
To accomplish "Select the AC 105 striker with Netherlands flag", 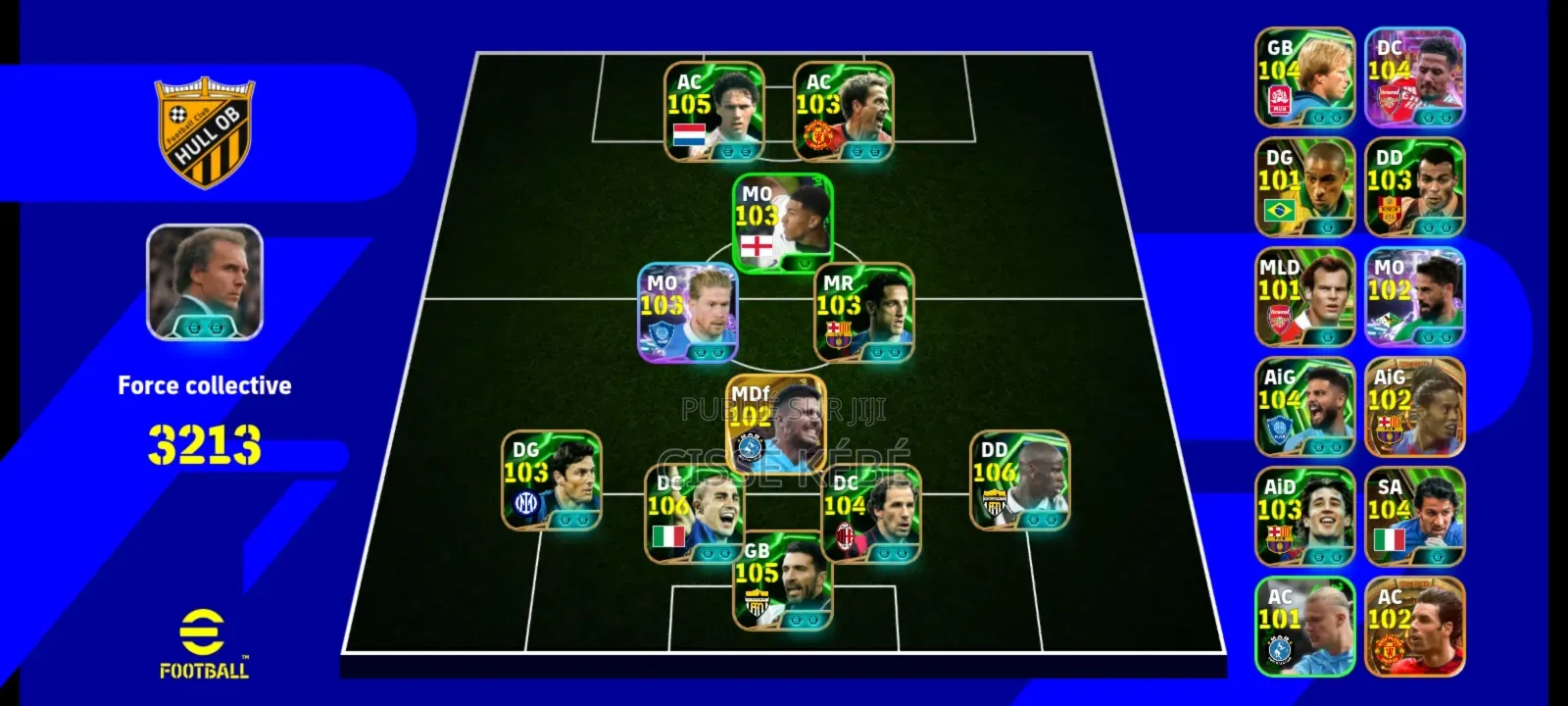I will pyautogui.click(x=713, y=112).
